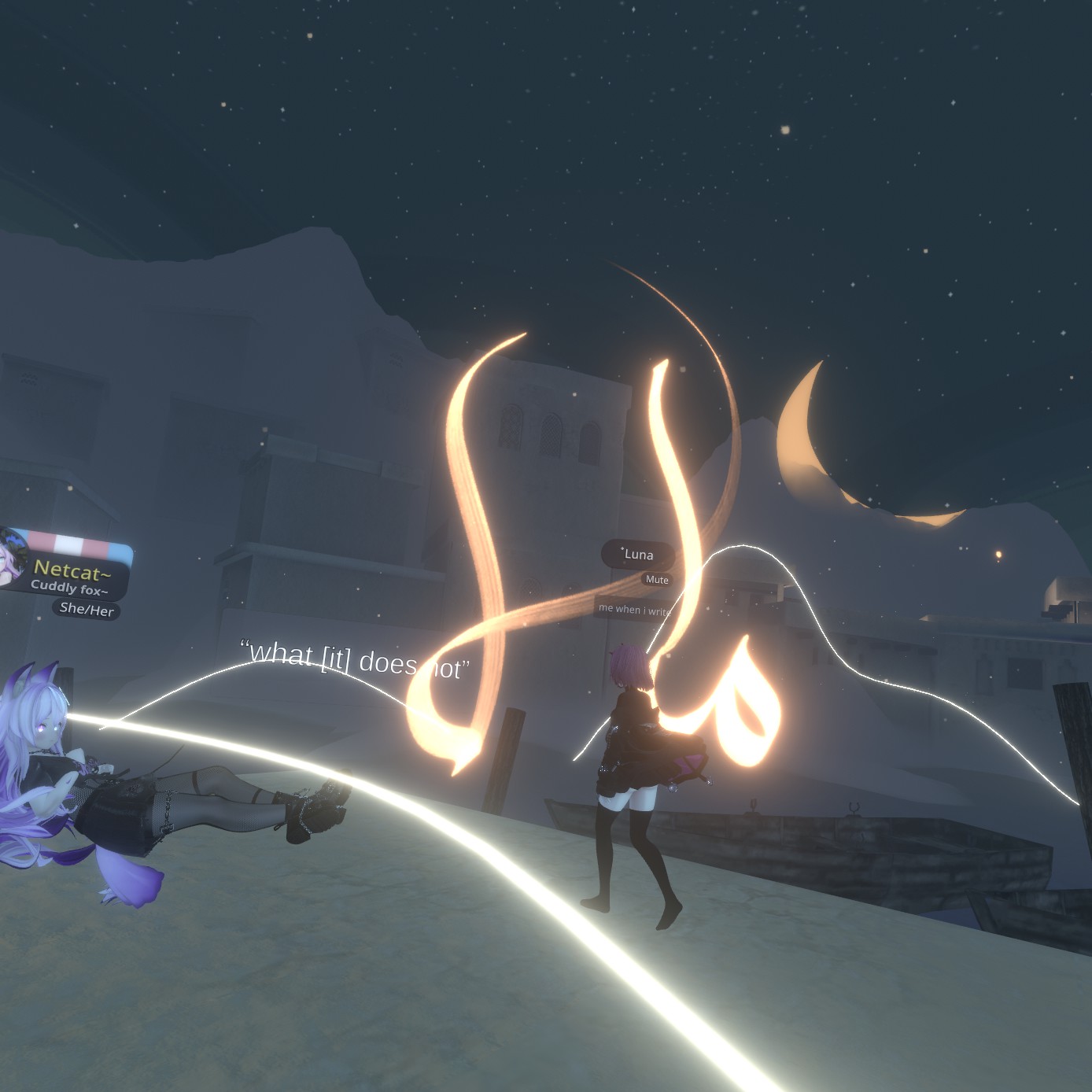Select Luna's player nameplate
The image size is (1092, 1092).
[638, 555]
